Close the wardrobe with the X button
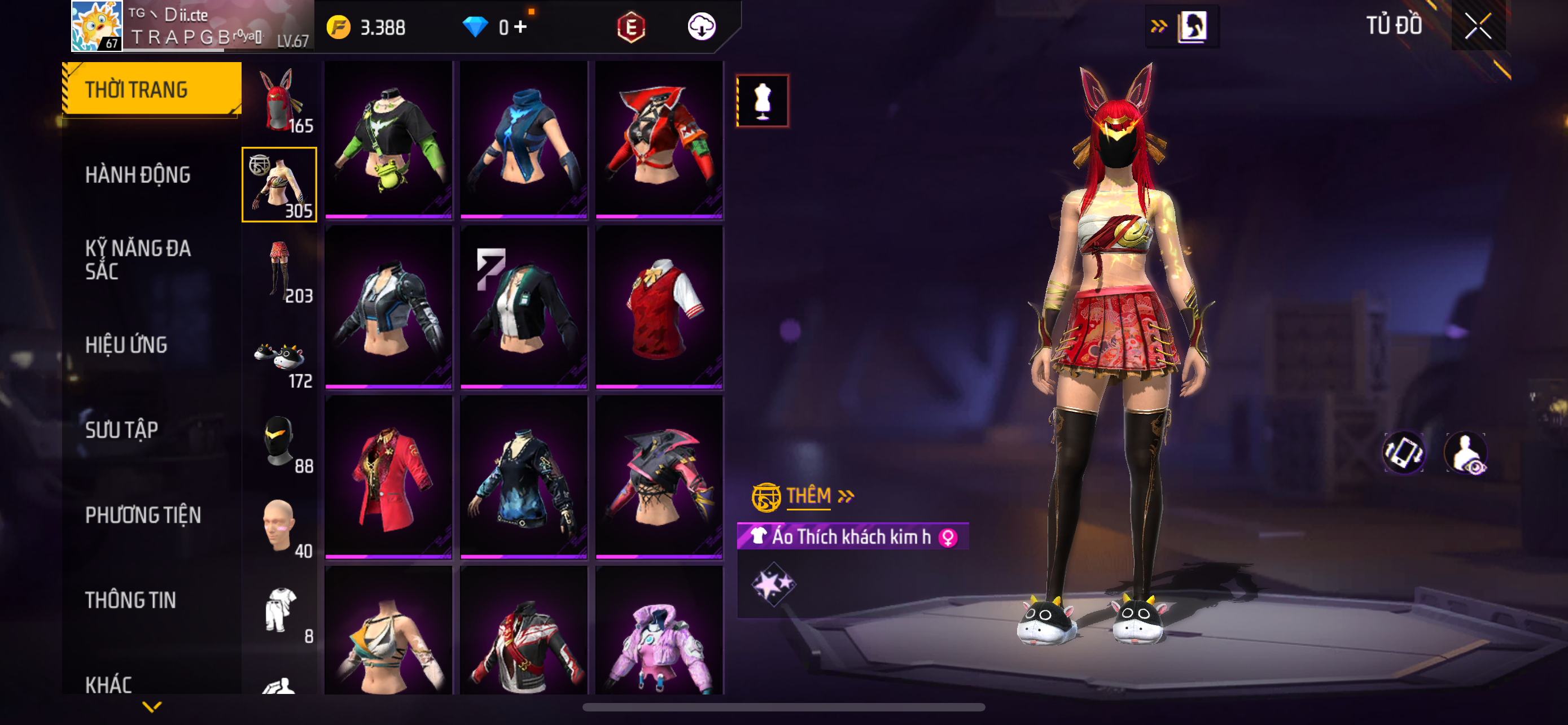Viewport: 1568px width, 725px height. [x=1477, y=26]
